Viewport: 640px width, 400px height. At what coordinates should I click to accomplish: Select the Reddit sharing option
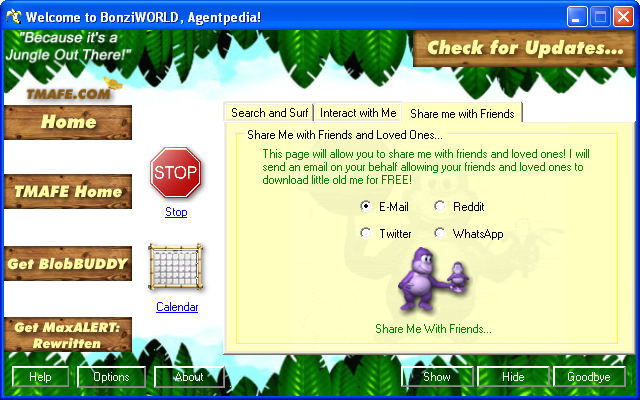[440, 206]
